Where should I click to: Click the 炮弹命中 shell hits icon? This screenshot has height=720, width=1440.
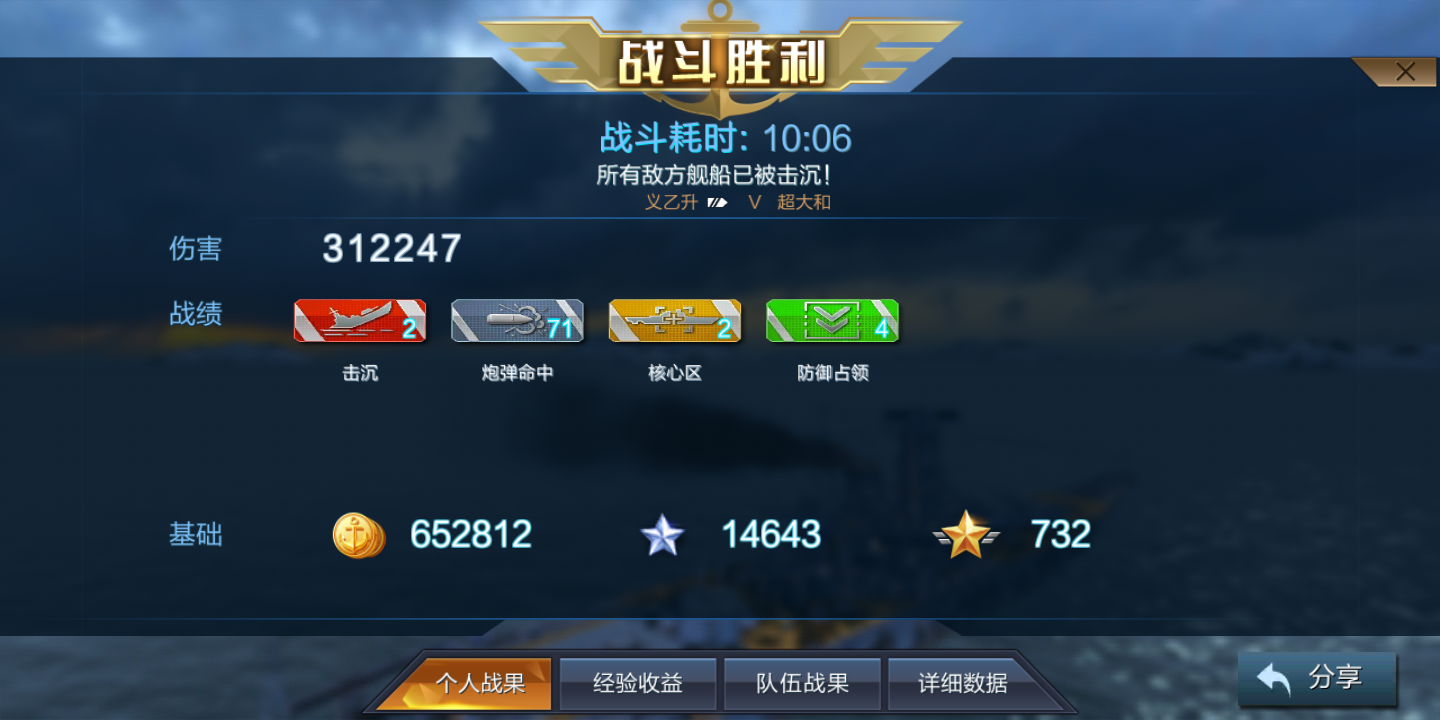click(x=517, y=321)
